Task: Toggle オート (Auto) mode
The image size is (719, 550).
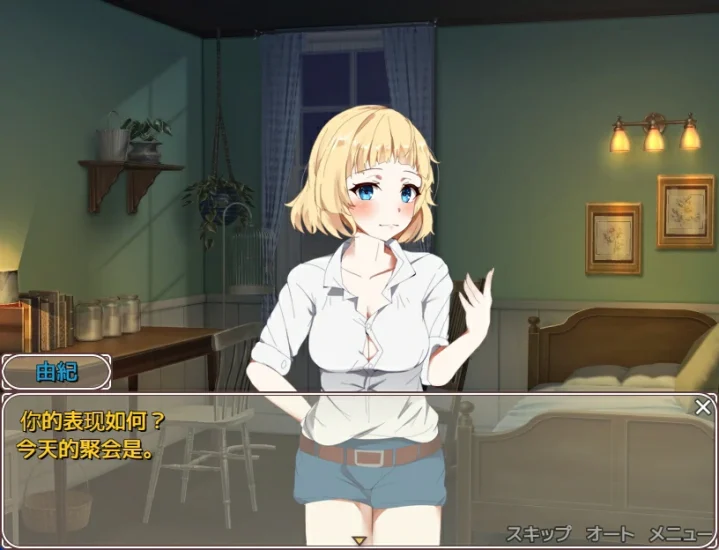Action: (610, 533)
